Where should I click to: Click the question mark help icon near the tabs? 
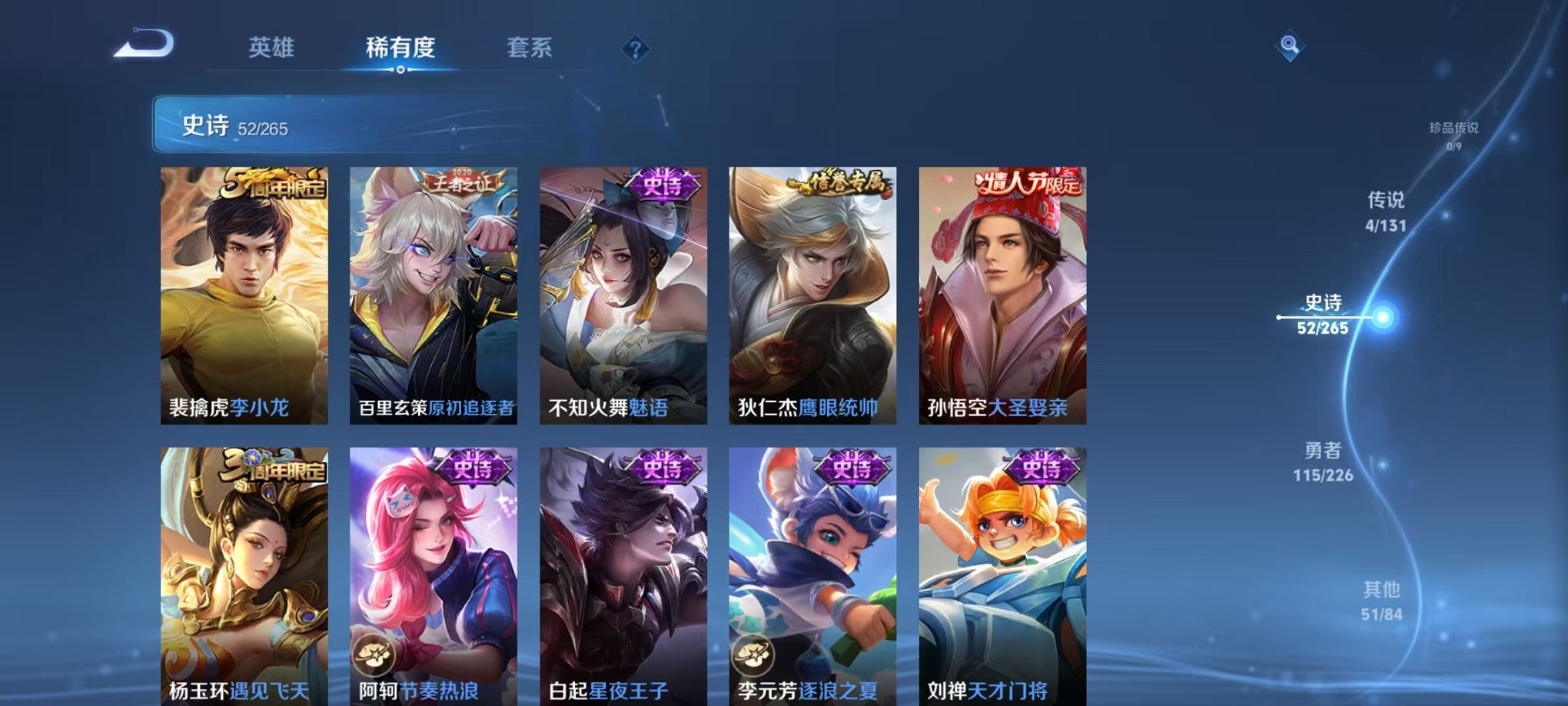(x=634, y=50)
